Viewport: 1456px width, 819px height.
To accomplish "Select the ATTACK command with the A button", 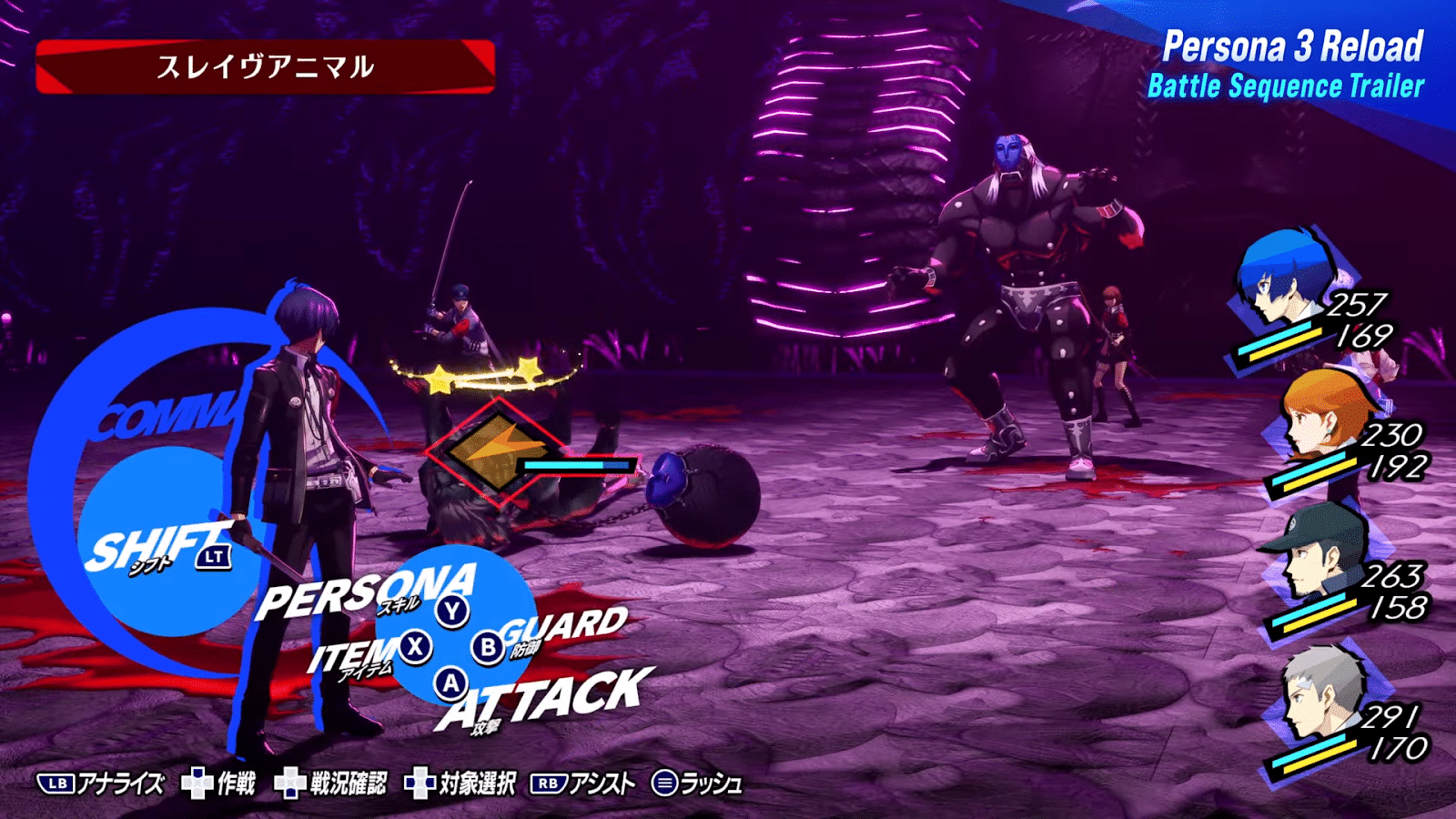I will click(x=450, y=686).
